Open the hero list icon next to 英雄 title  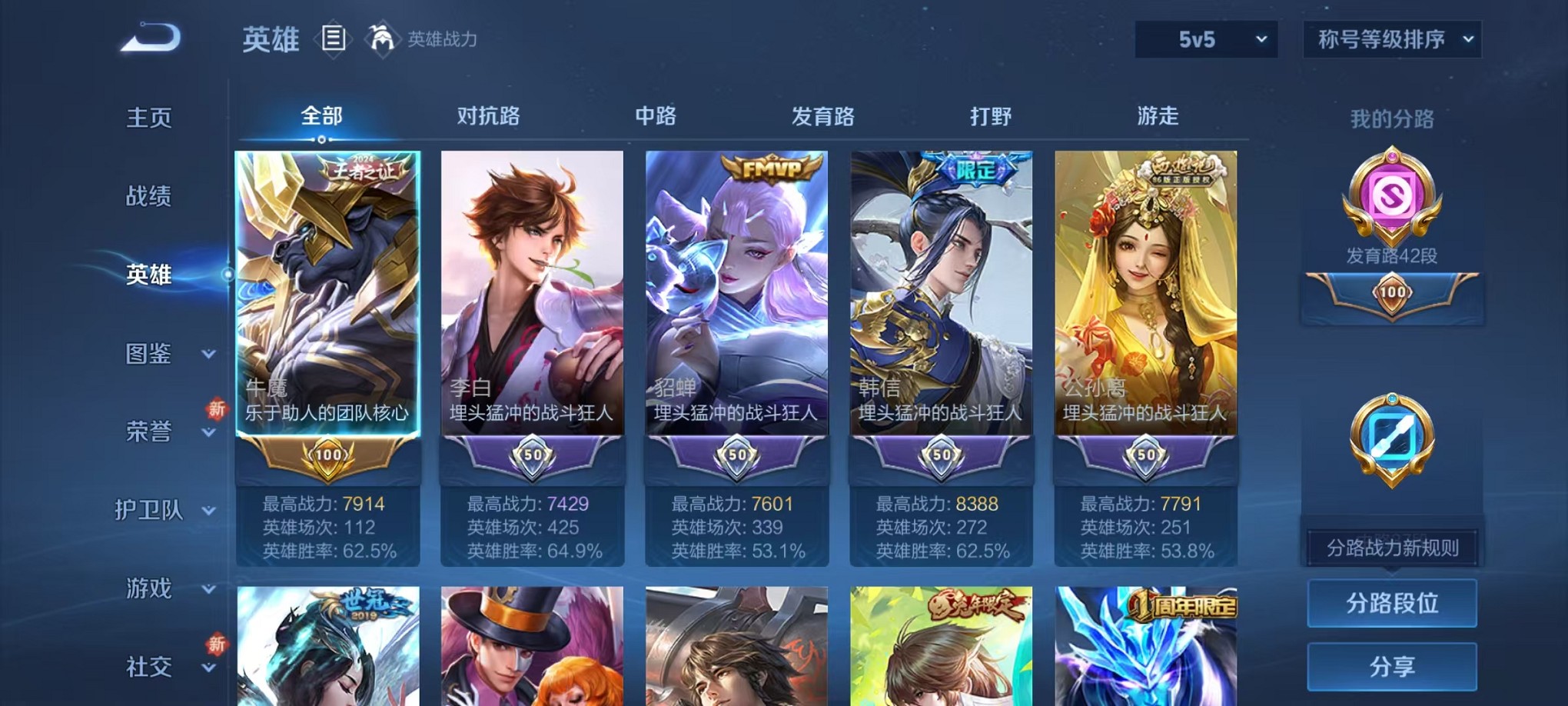(x=334, y=38)
